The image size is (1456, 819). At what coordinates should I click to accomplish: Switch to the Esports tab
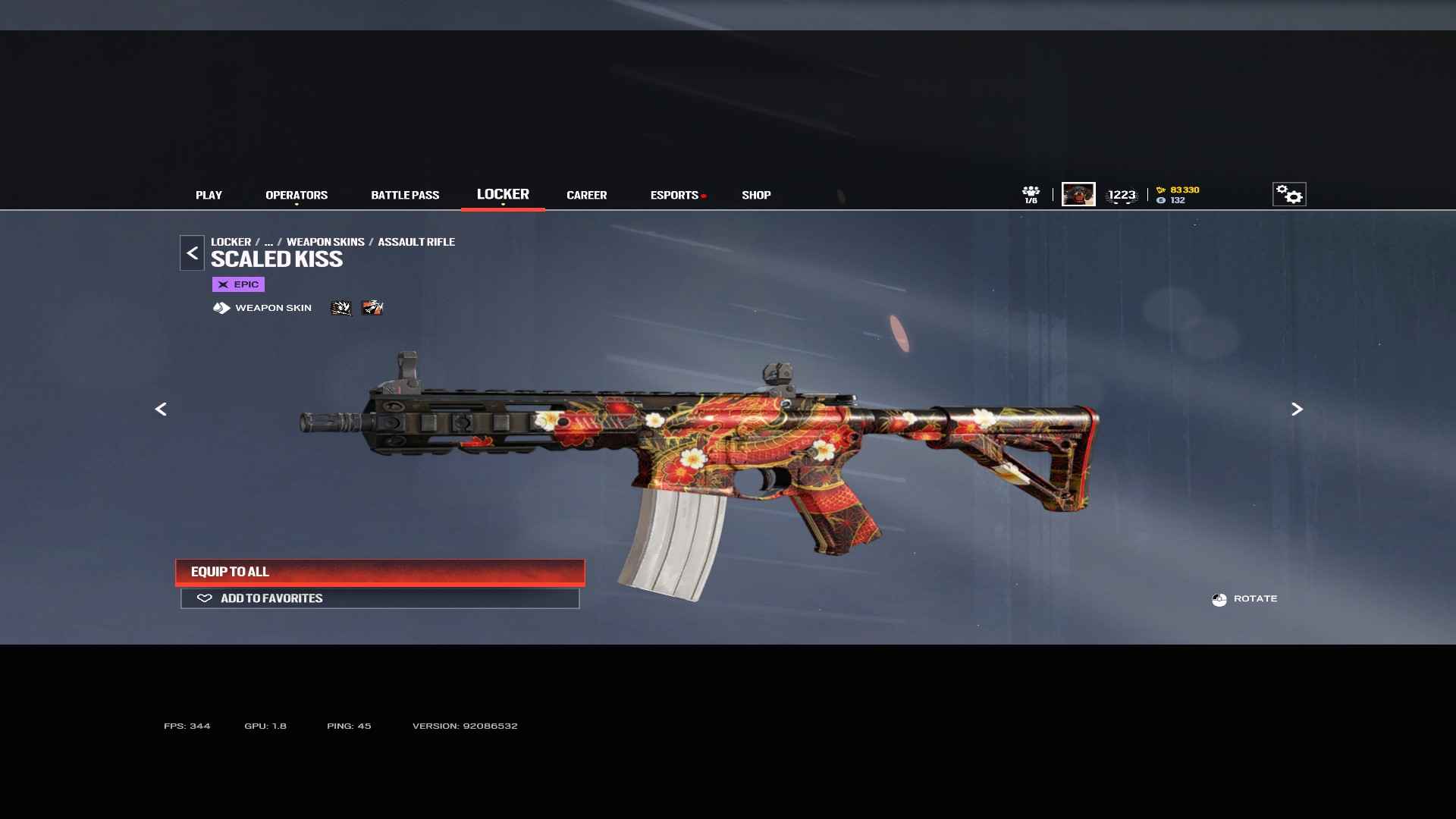click(674, 195)
